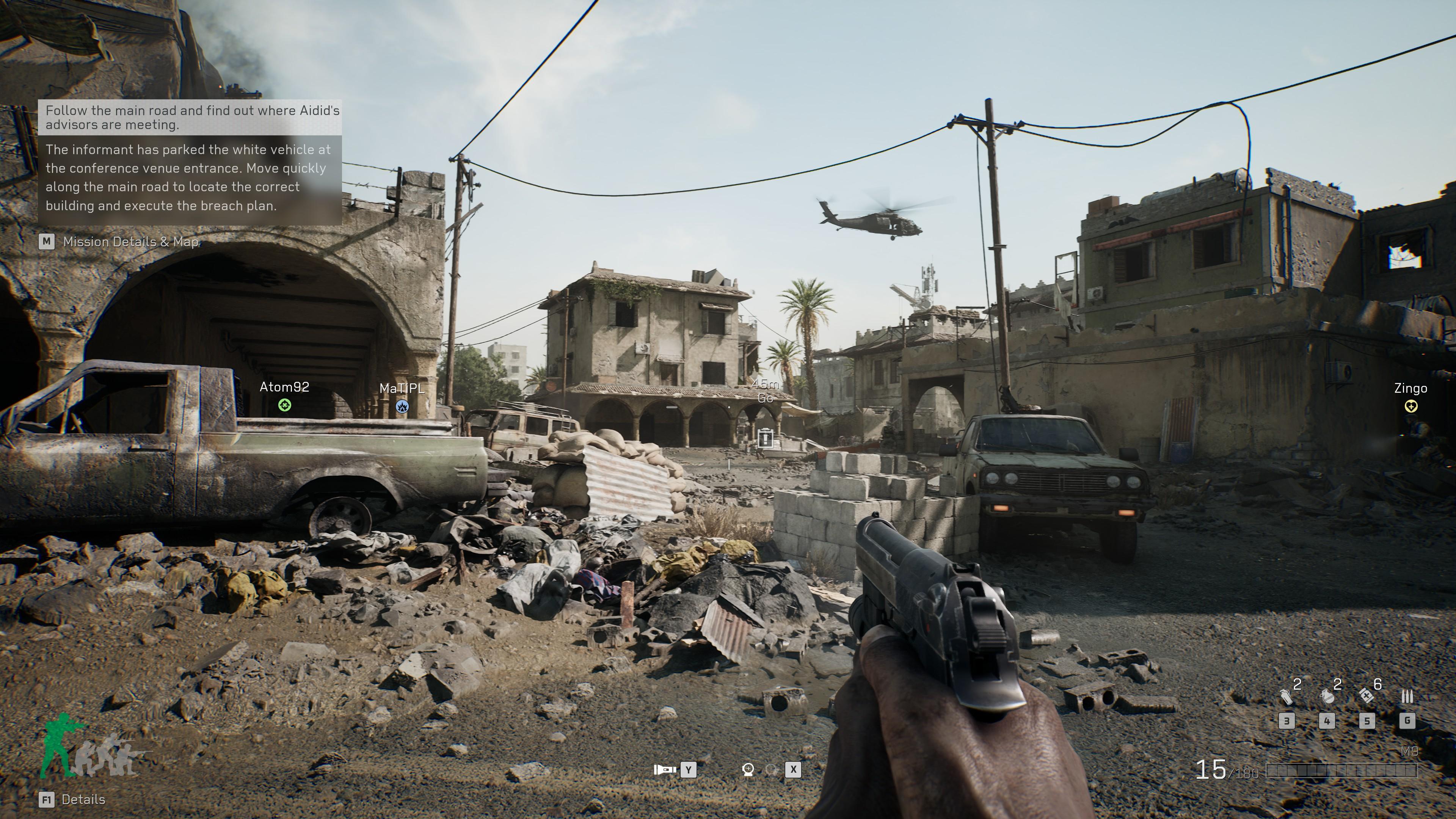Select the red dot sight icon
1456x819 pixels.
pyautogui.click(x=748, y=769)
